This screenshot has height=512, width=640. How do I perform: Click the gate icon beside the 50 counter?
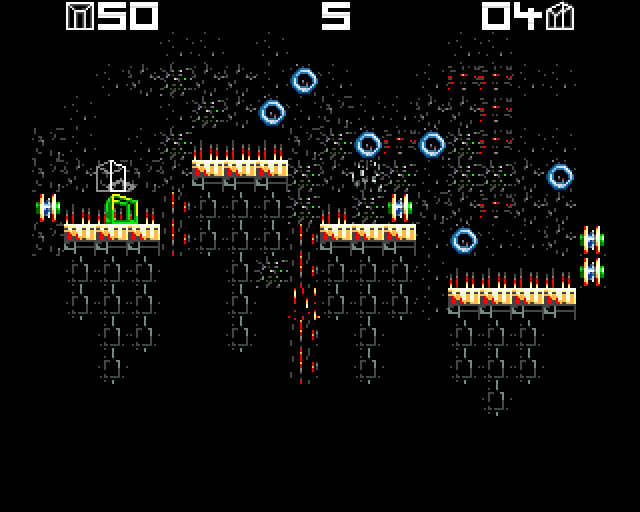coord(79,16)
